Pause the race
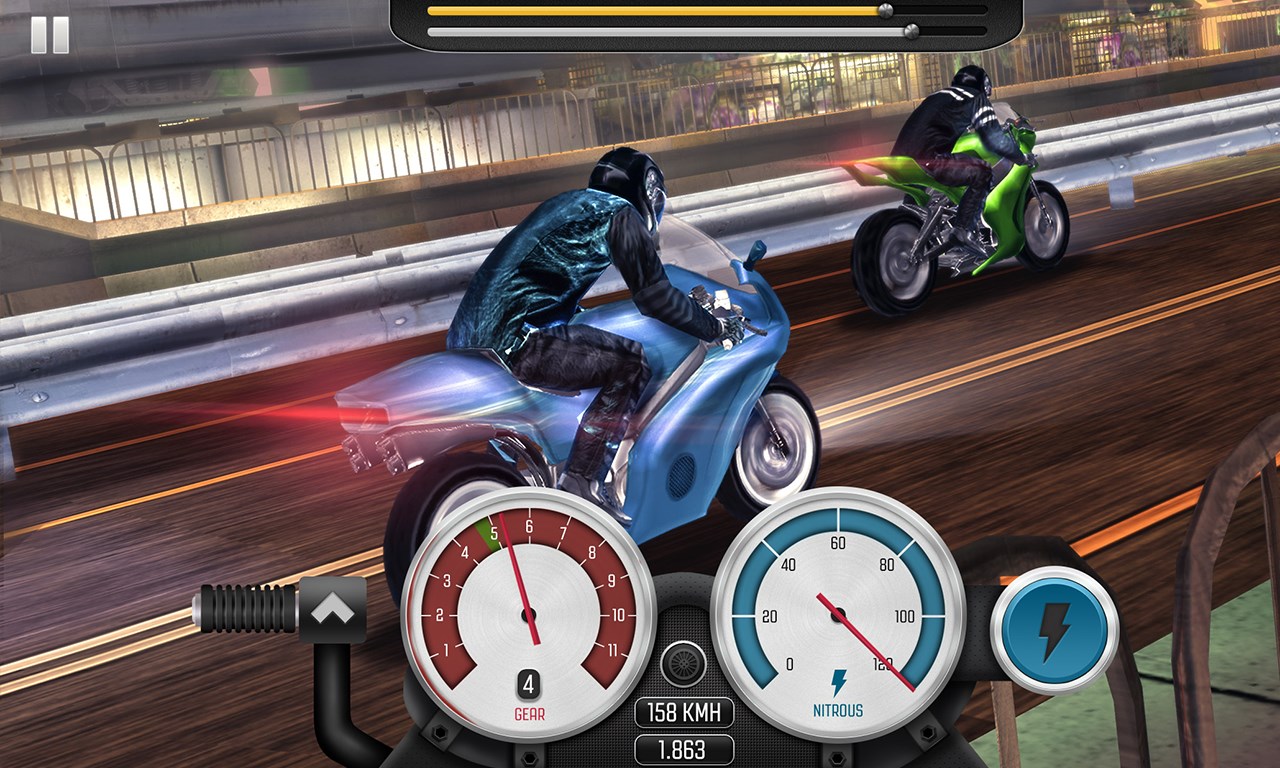Viewport: 1280px width, 768px height. pos(50,35)
